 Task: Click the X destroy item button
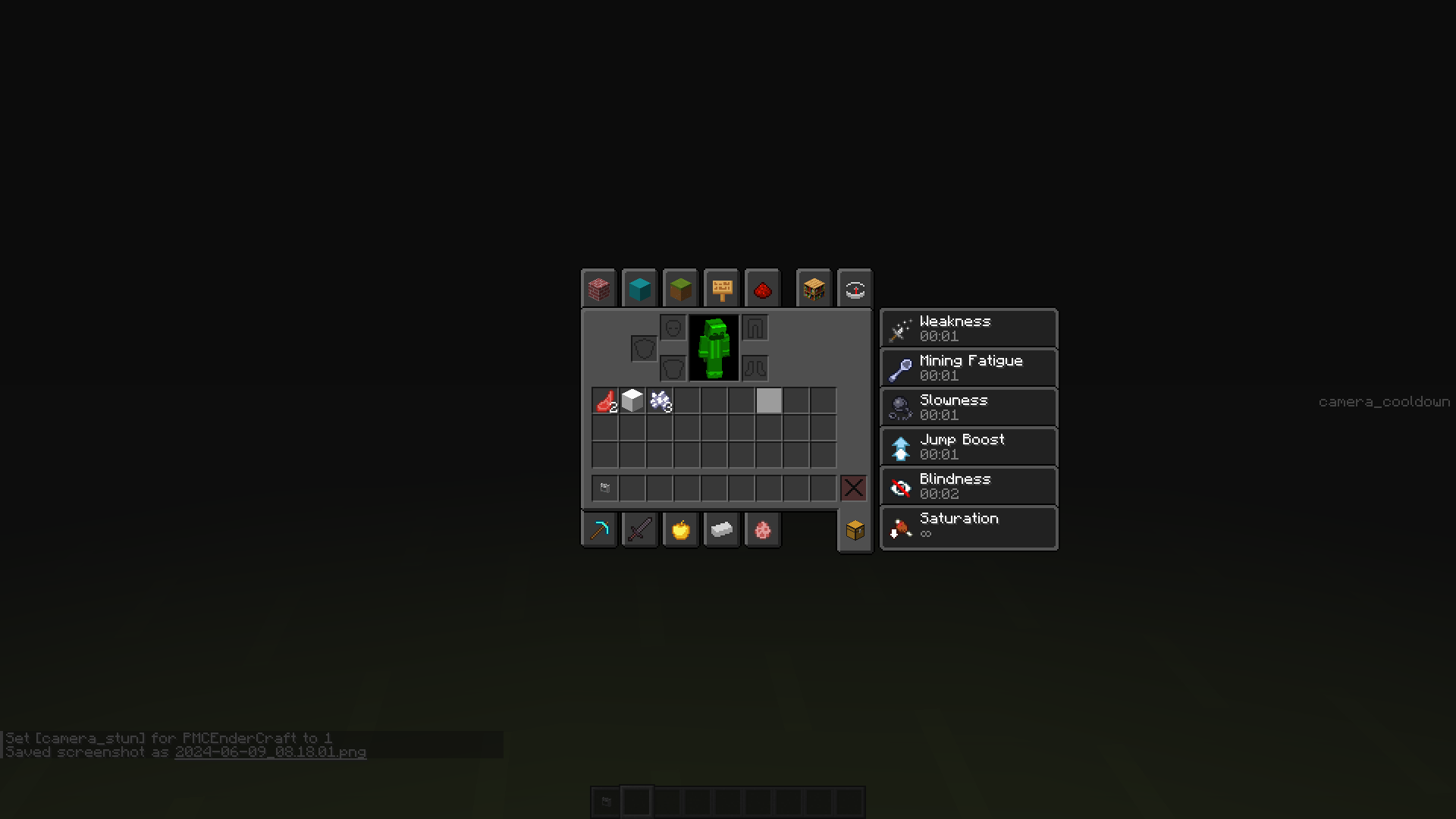click(853, 488)
